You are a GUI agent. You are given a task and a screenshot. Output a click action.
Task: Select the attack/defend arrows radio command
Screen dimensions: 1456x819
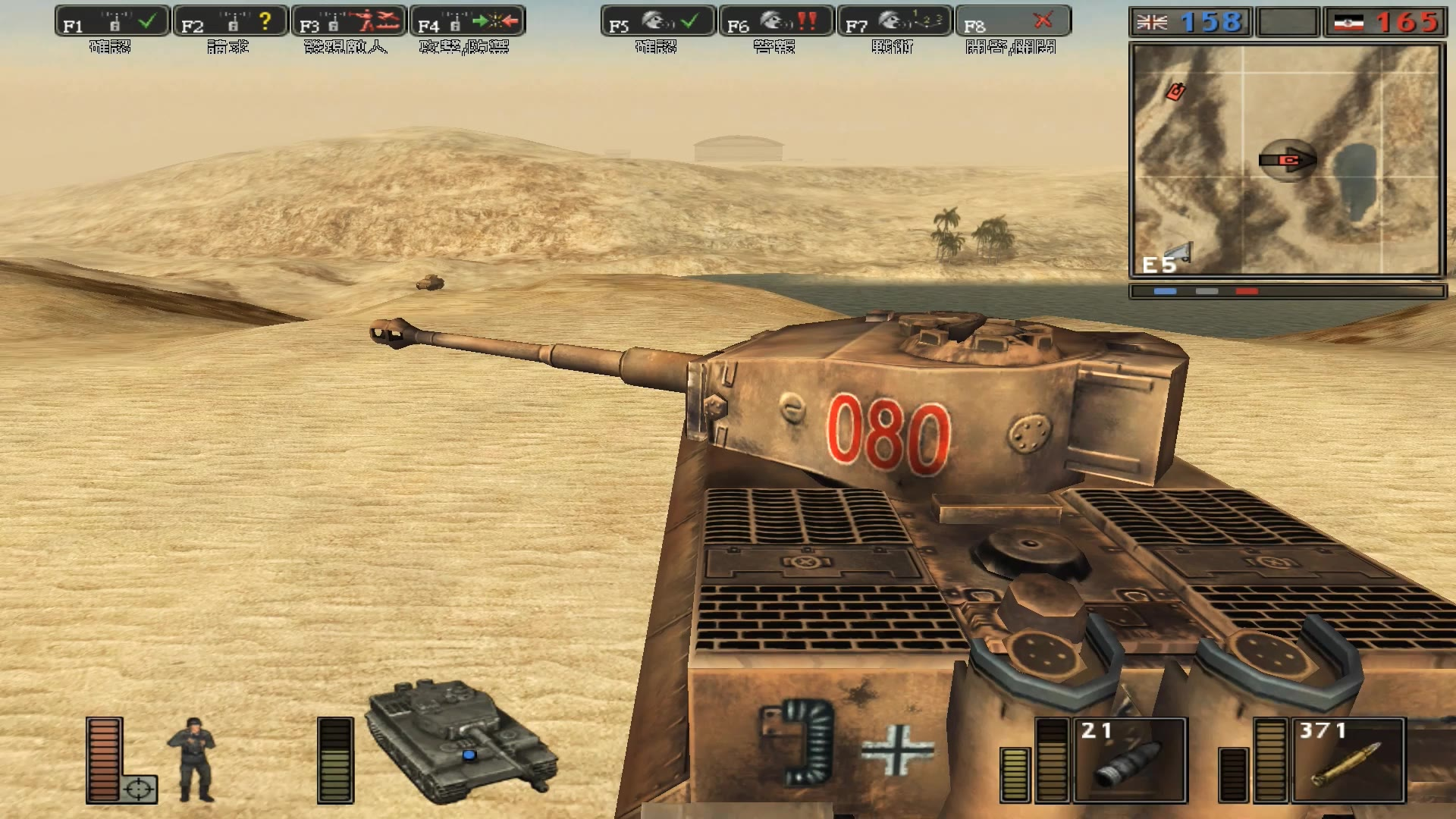(467, 21)
